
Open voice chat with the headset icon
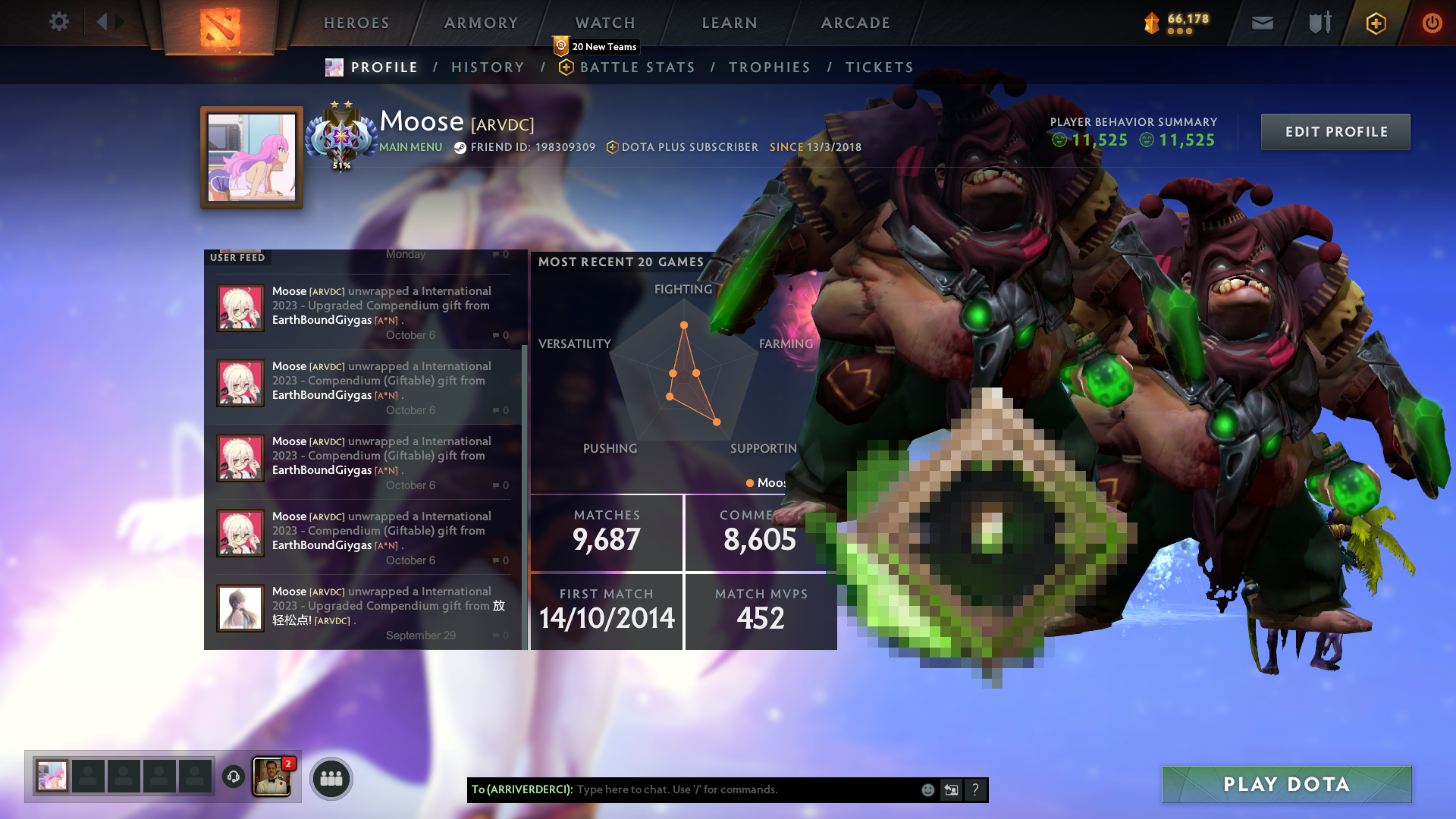[234, 777]
